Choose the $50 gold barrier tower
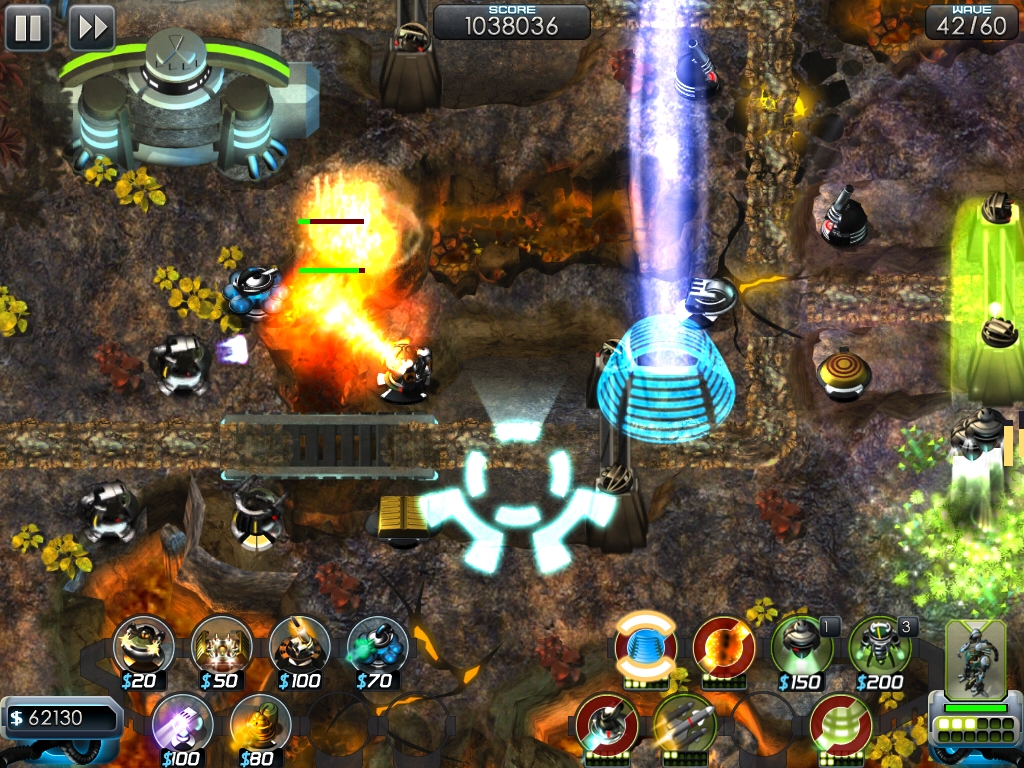1024x768 pixels. coord(222,646)
